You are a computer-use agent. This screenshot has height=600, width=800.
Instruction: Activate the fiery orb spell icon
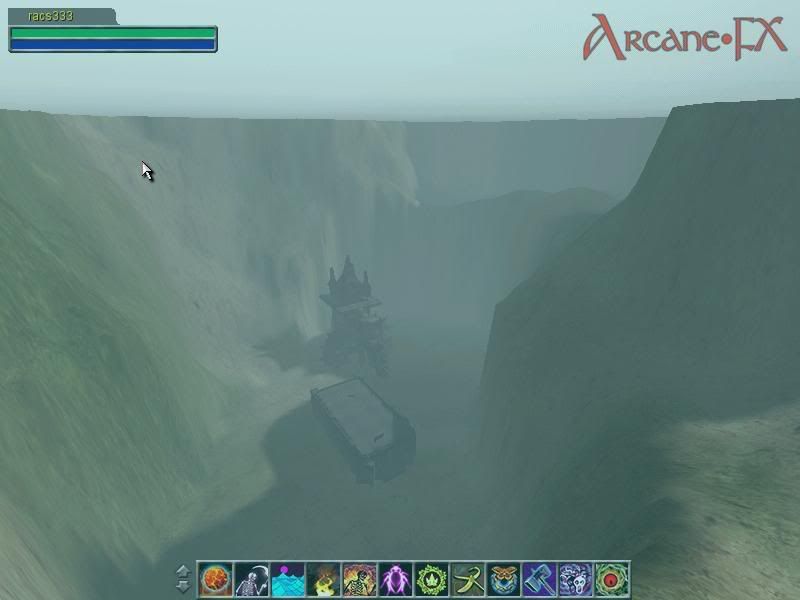215,578
